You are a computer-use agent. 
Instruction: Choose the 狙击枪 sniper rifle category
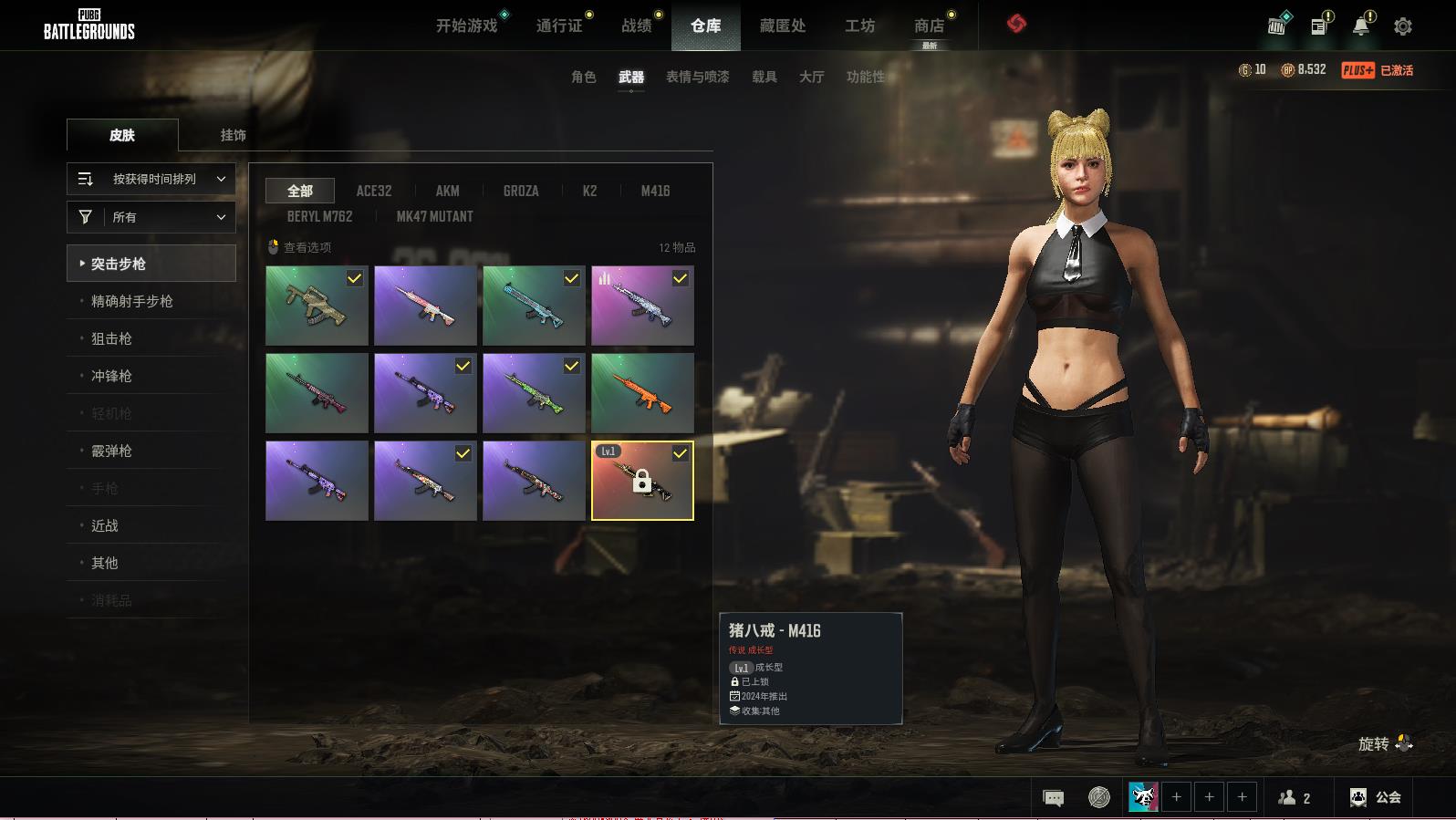point(111,338)
